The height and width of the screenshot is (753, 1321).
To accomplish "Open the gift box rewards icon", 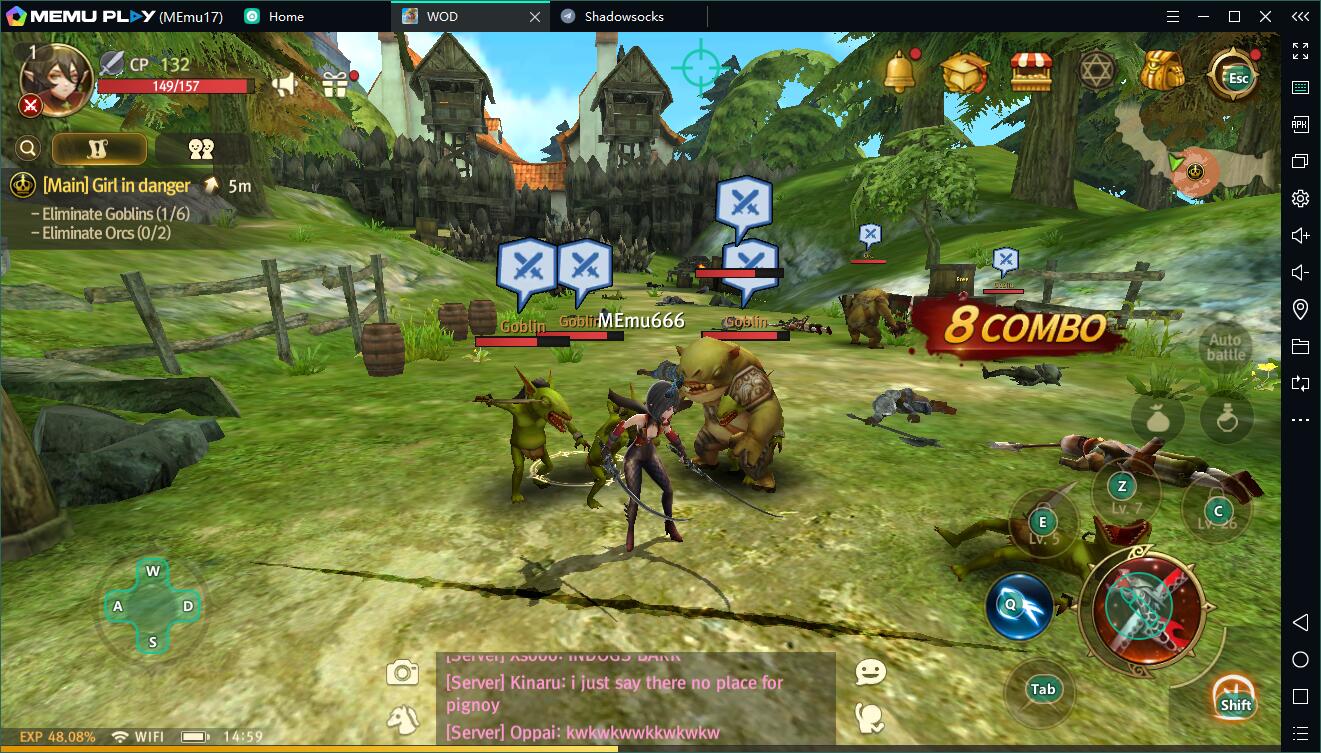I will pos(335,85).
